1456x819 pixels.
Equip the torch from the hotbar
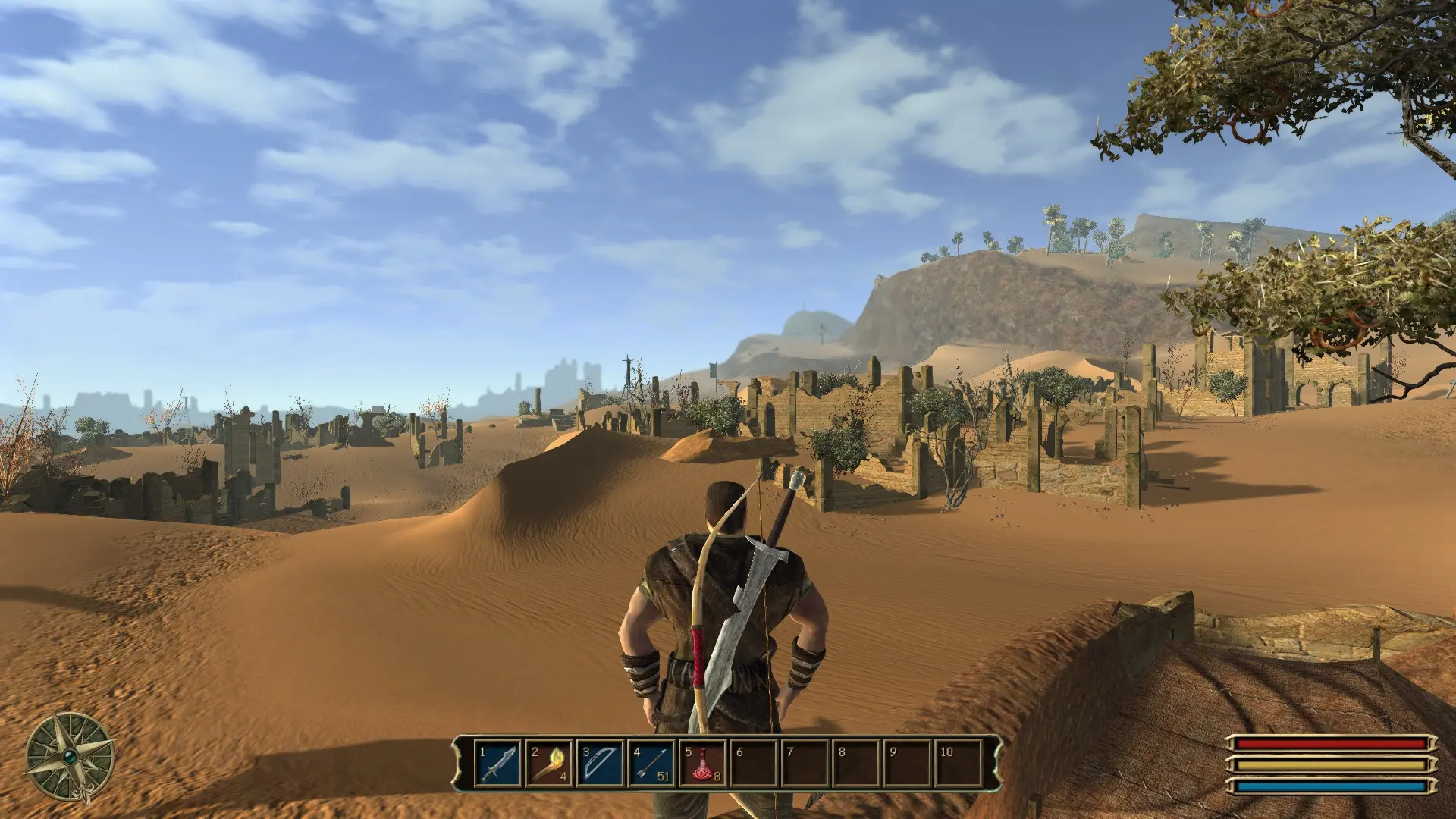pyautogui.click(x=549, y=764)
